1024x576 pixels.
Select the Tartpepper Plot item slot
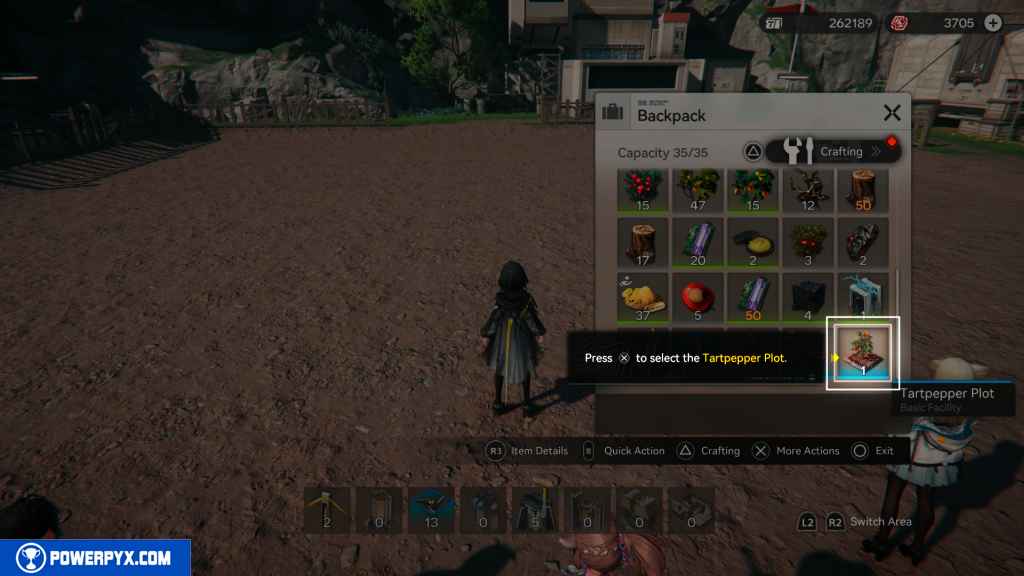point(862,352)
